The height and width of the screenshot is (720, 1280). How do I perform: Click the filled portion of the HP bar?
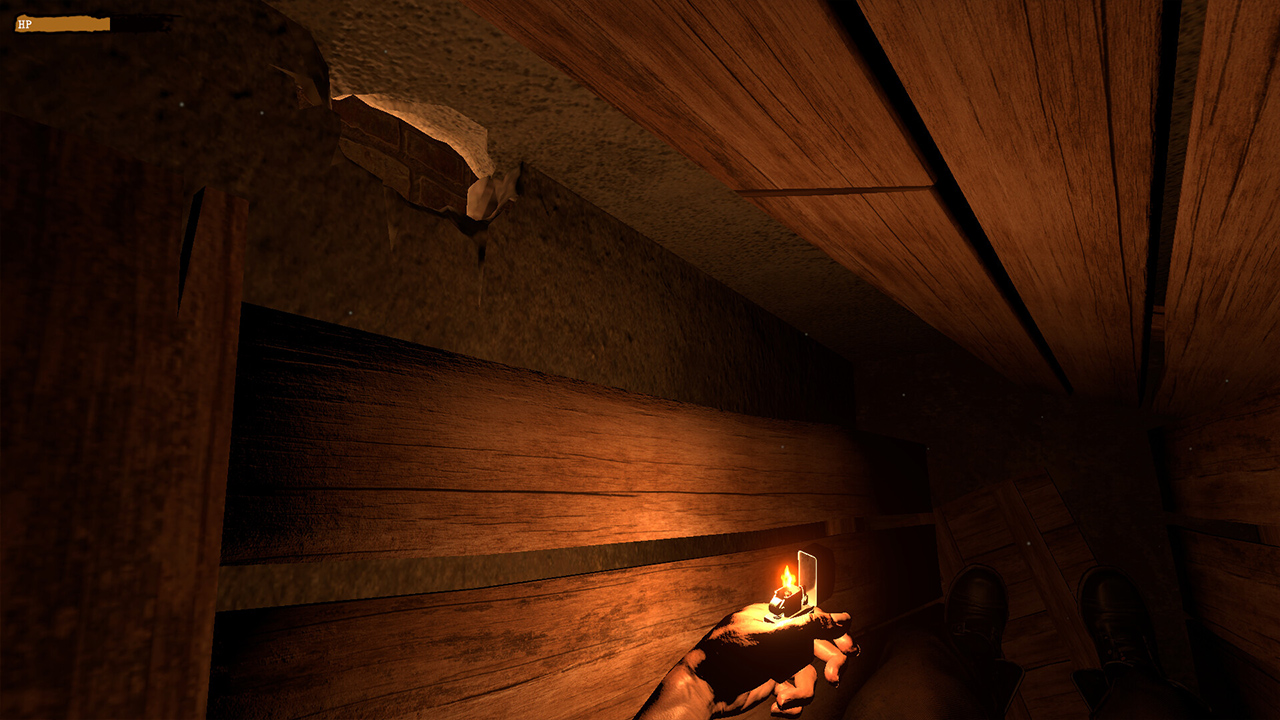(60, 23)
